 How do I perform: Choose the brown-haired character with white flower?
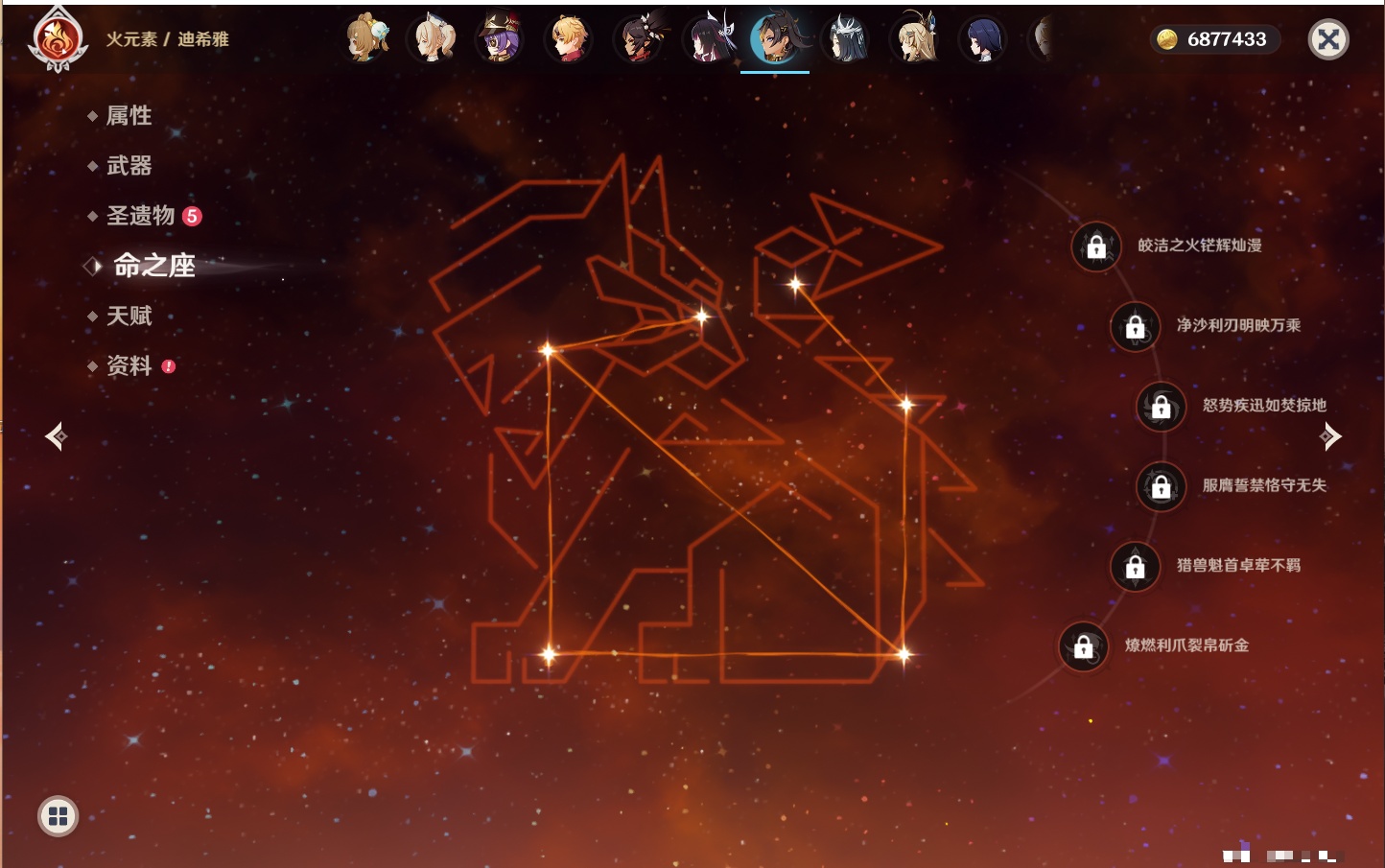(x=364, y=39)
